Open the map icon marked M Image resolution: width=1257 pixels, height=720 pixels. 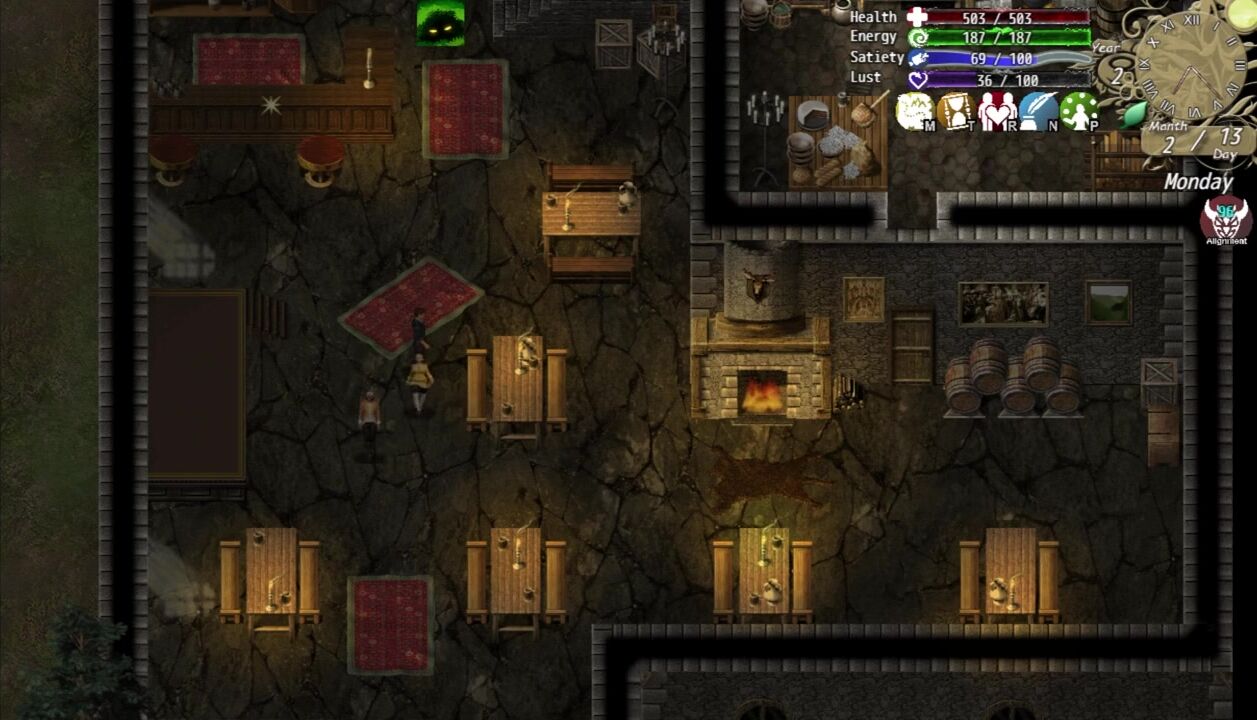[x=915, y=112]
